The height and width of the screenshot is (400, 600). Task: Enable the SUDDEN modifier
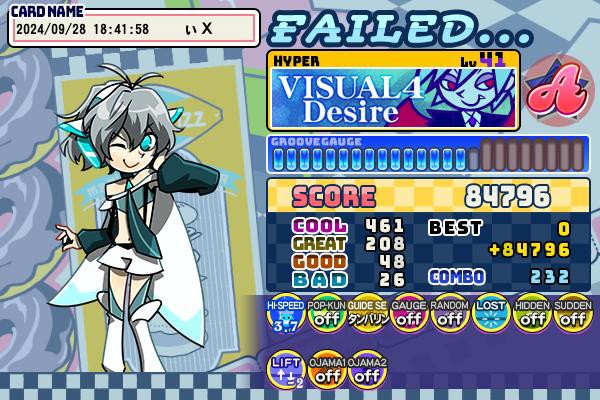[572, 316]
